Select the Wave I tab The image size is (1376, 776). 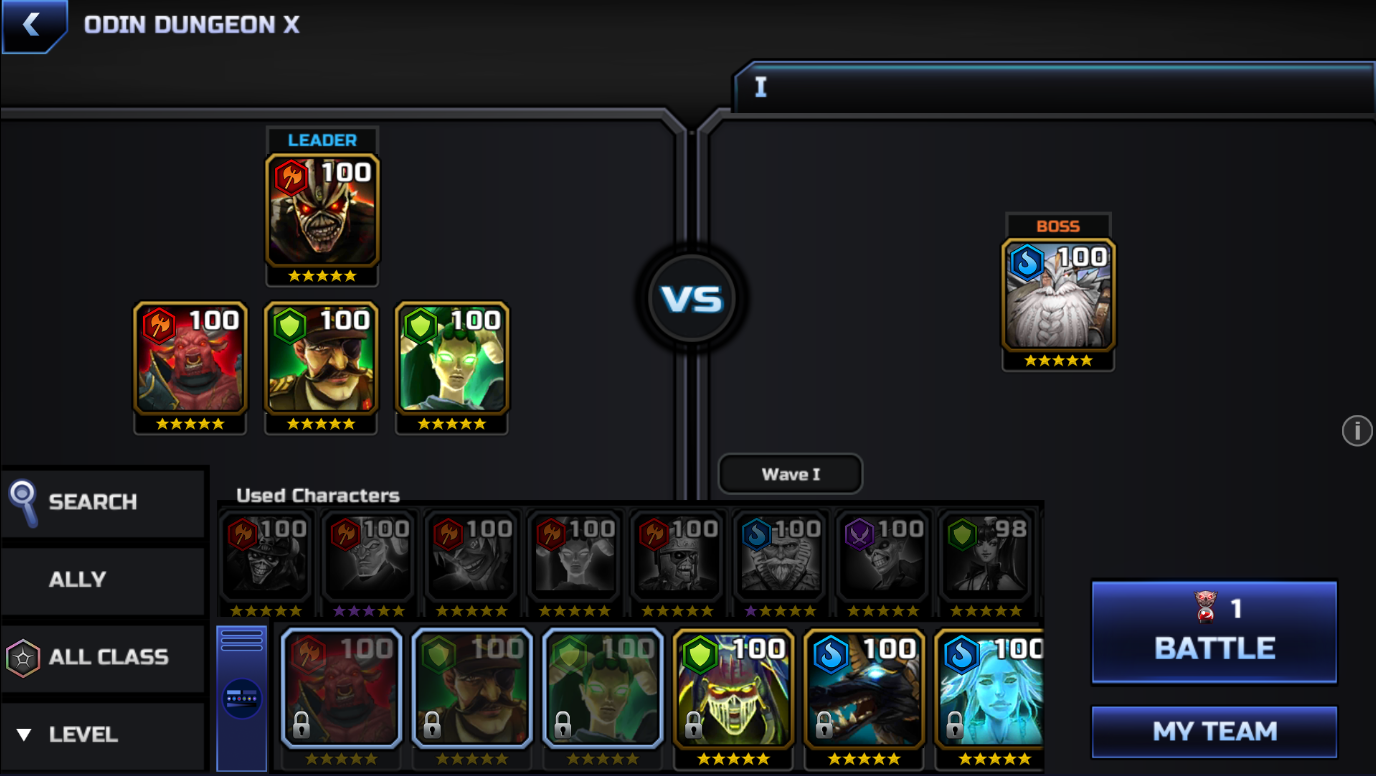click(x=790, y=474)
